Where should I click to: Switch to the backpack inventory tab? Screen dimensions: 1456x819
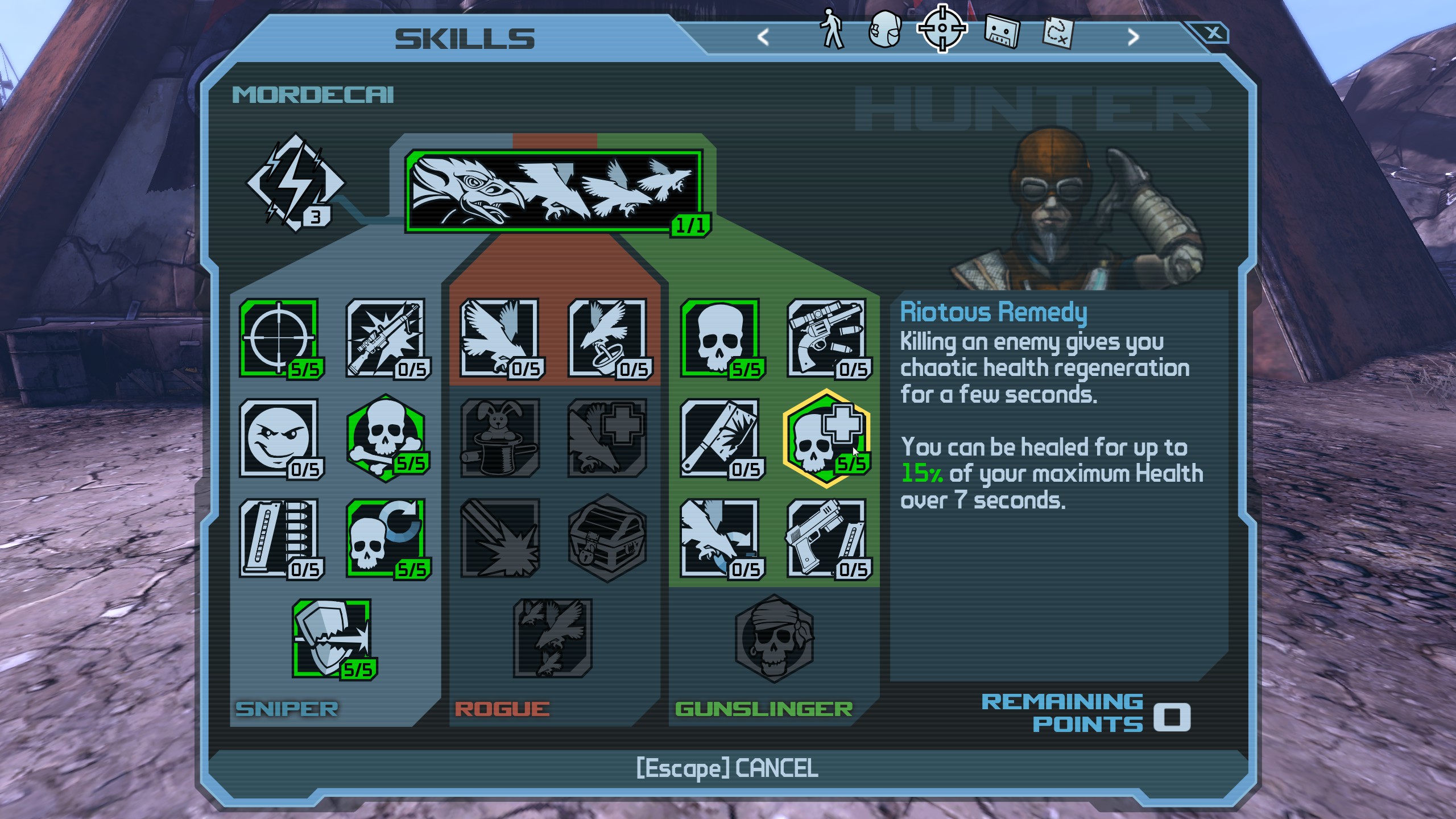(x=886, y=31)
